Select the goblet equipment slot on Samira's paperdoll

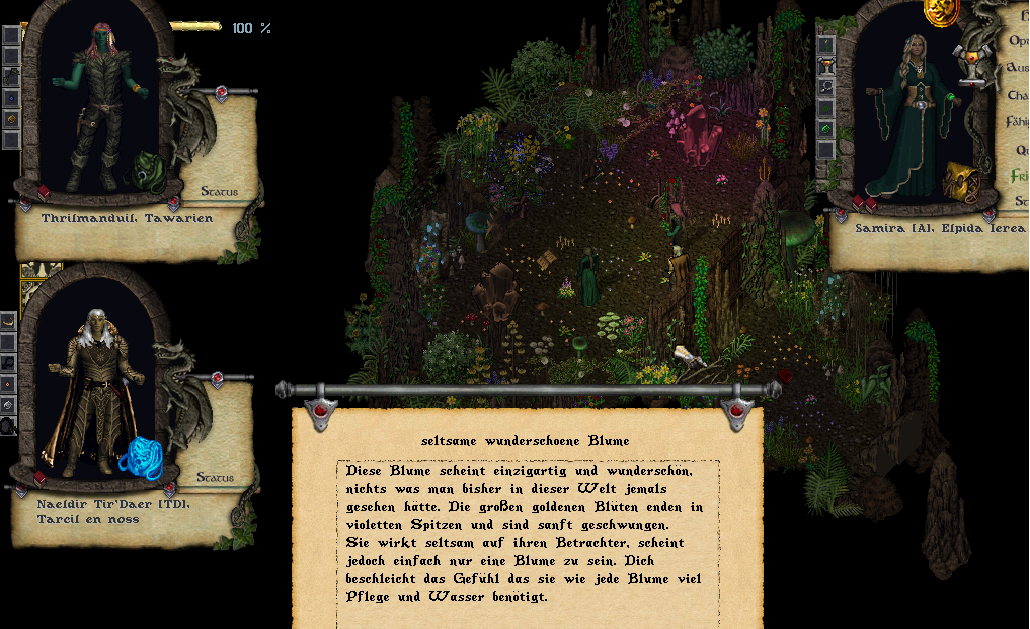pos(826,66)
